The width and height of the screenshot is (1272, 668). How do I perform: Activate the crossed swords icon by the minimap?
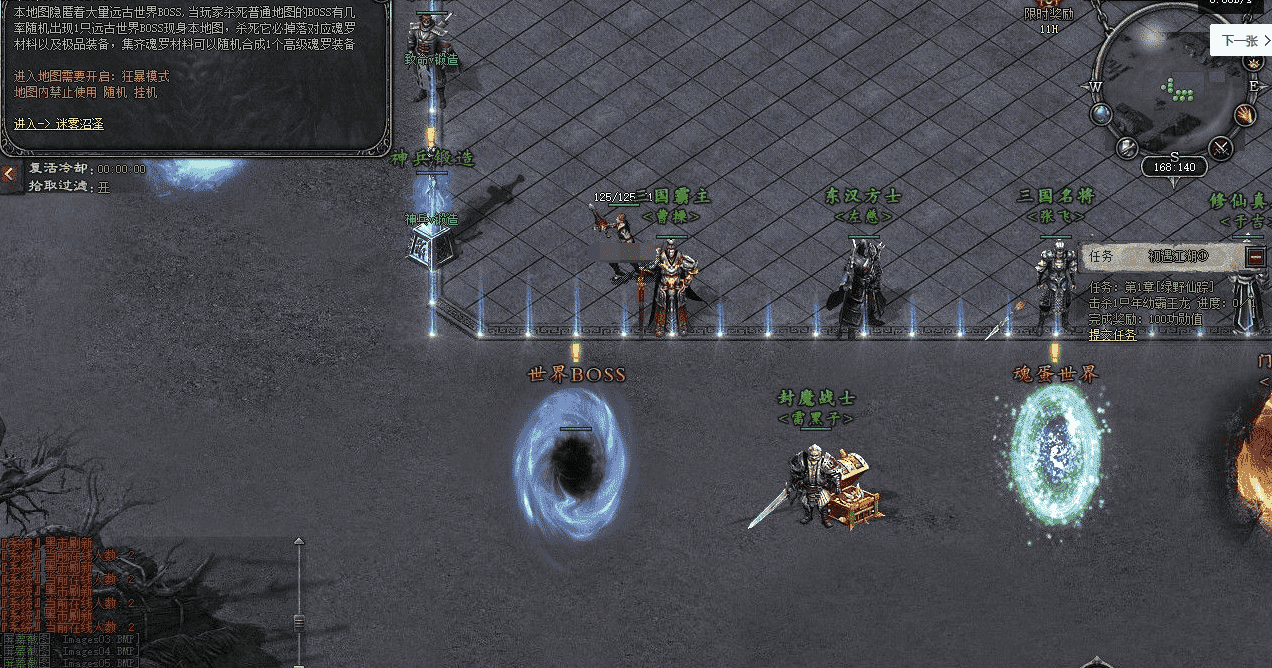(1221, 148)
